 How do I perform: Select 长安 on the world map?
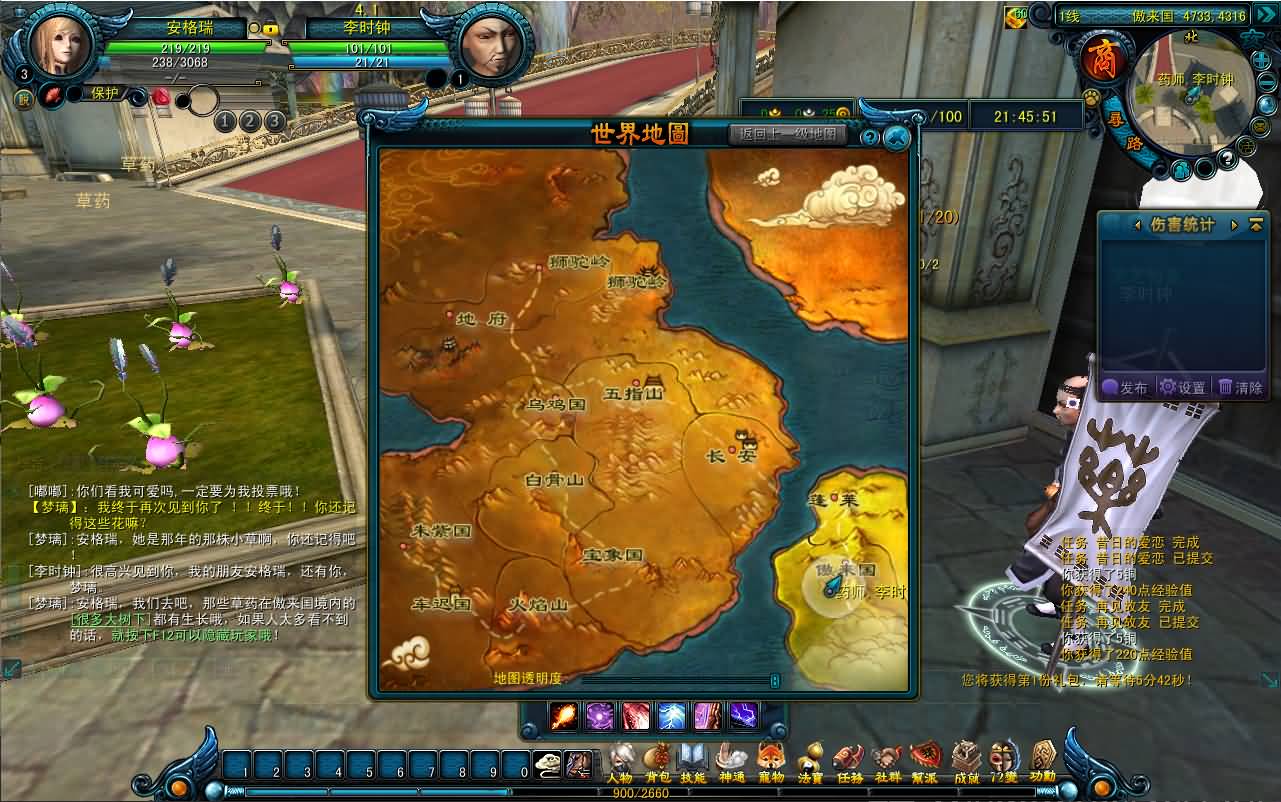coord(732,453)
